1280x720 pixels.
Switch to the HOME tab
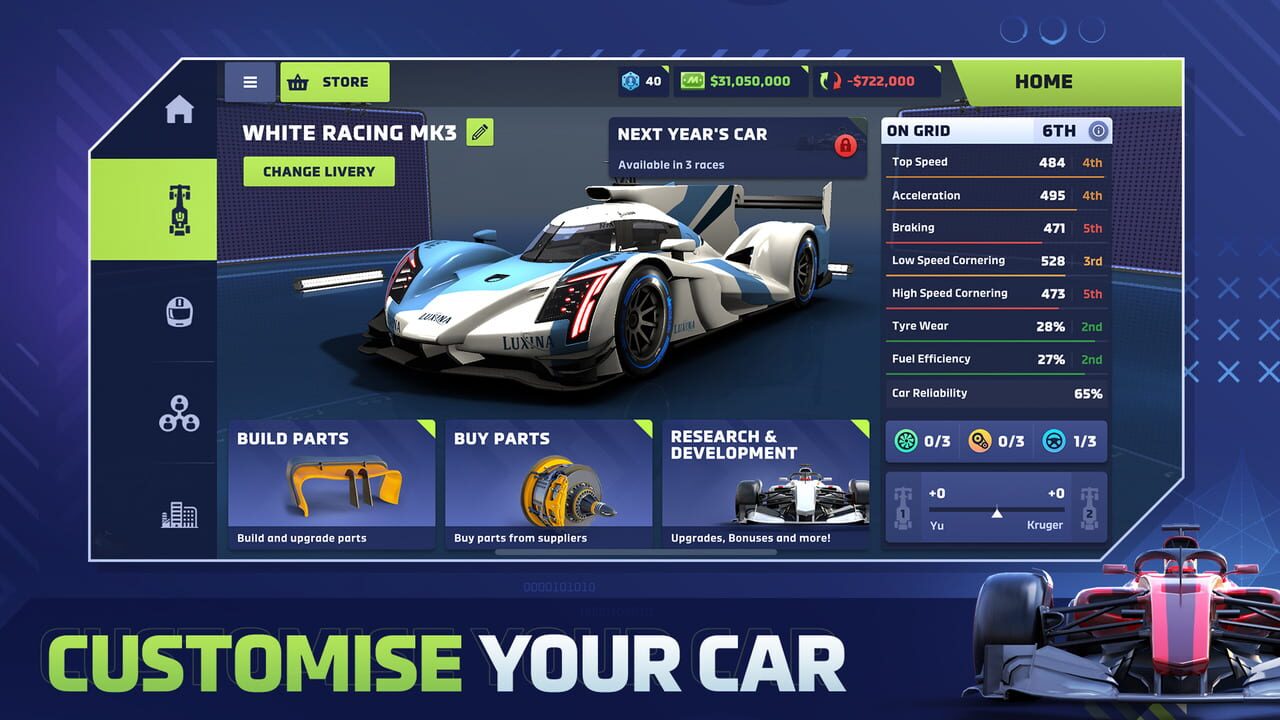1045,81
